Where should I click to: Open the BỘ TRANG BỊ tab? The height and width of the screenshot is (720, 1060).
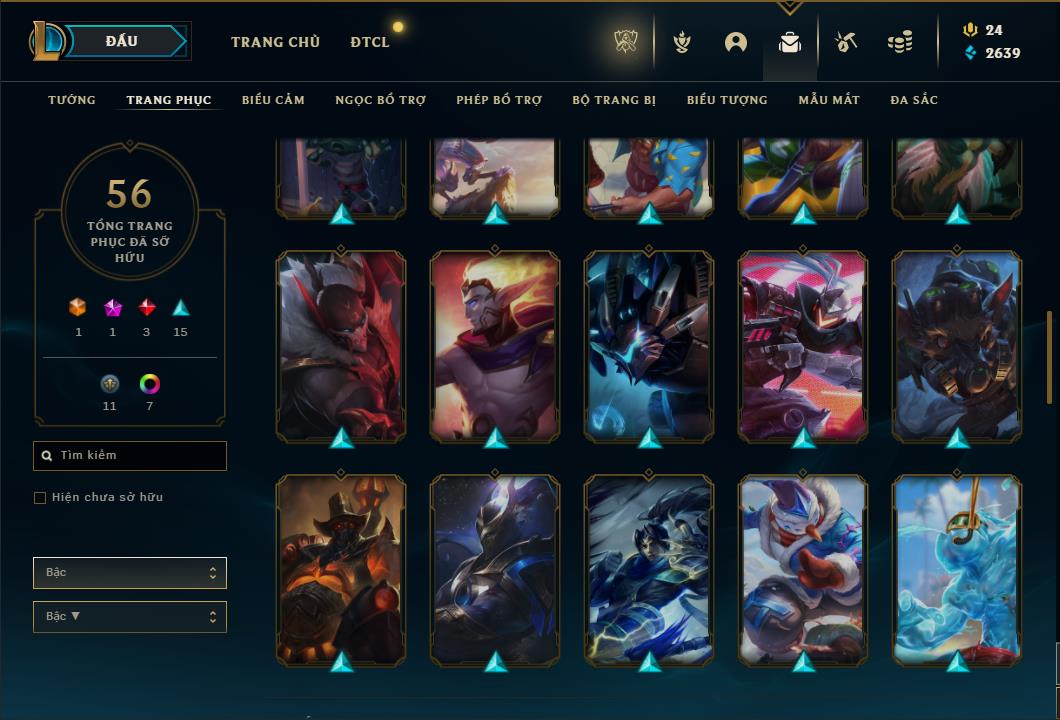[614, 100]
